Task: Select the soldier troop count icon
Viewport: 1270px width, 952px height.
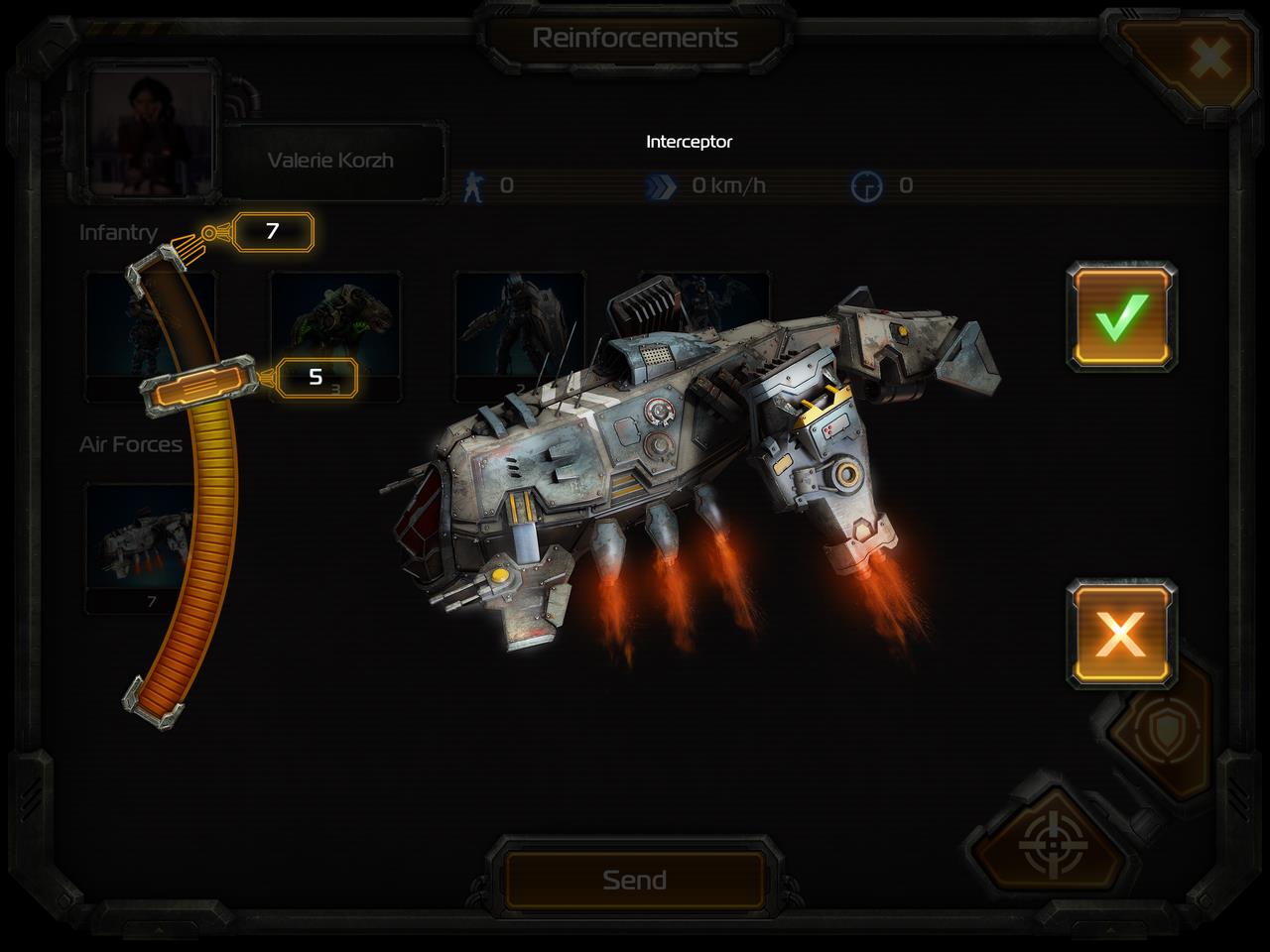Action: click(475, 182)
